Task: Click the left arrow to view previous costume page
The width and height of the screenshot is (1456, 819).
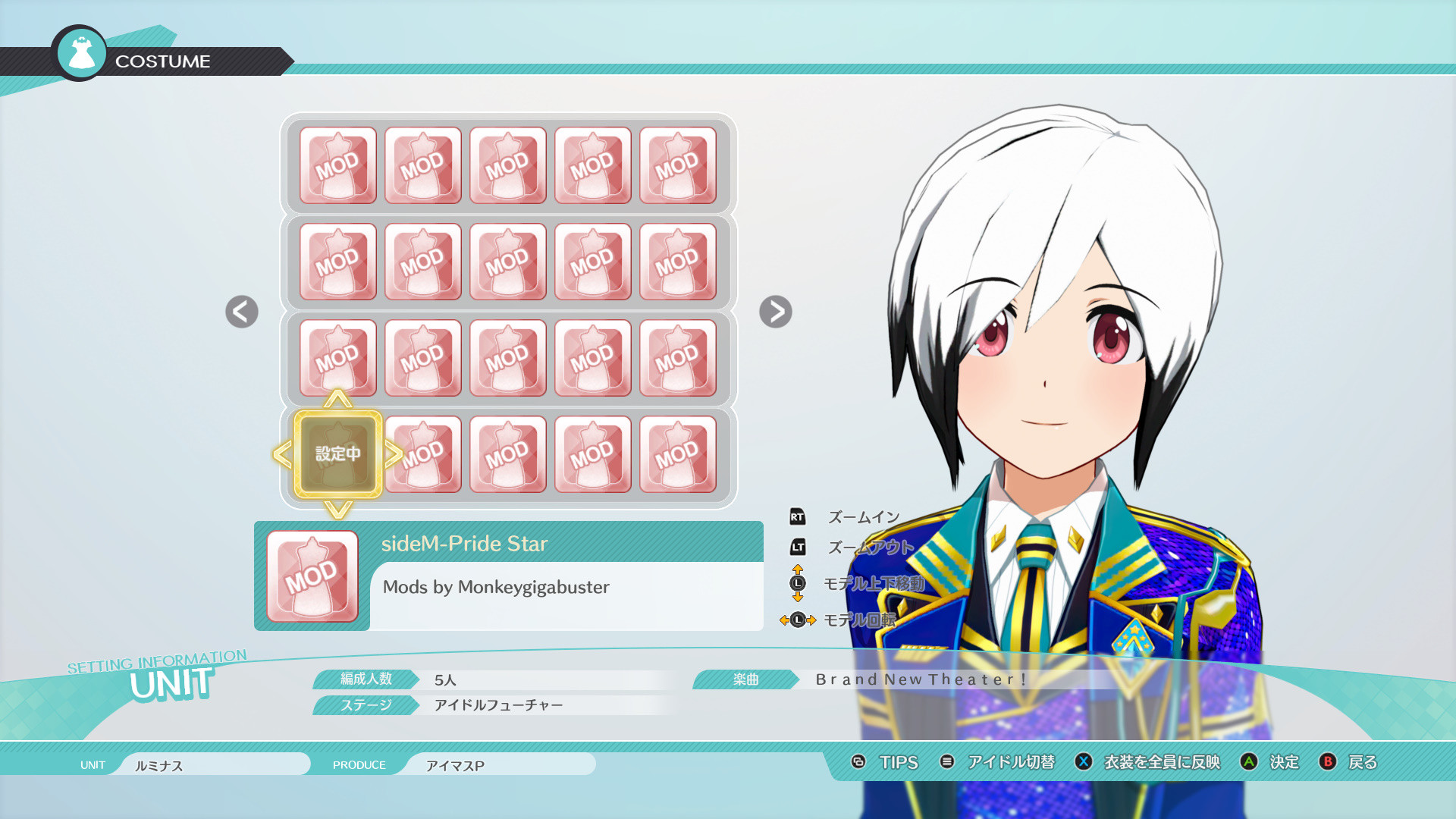Action: [x=241, y=312]
